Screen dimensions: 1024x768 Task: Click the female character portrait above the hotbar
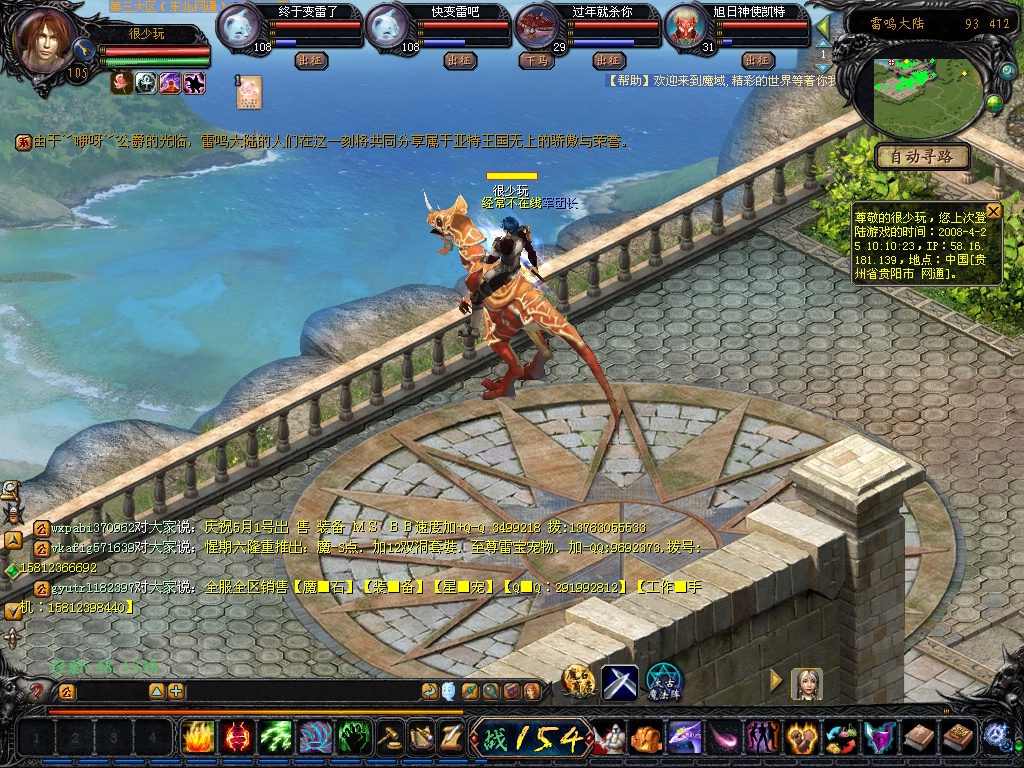(806, 683)
